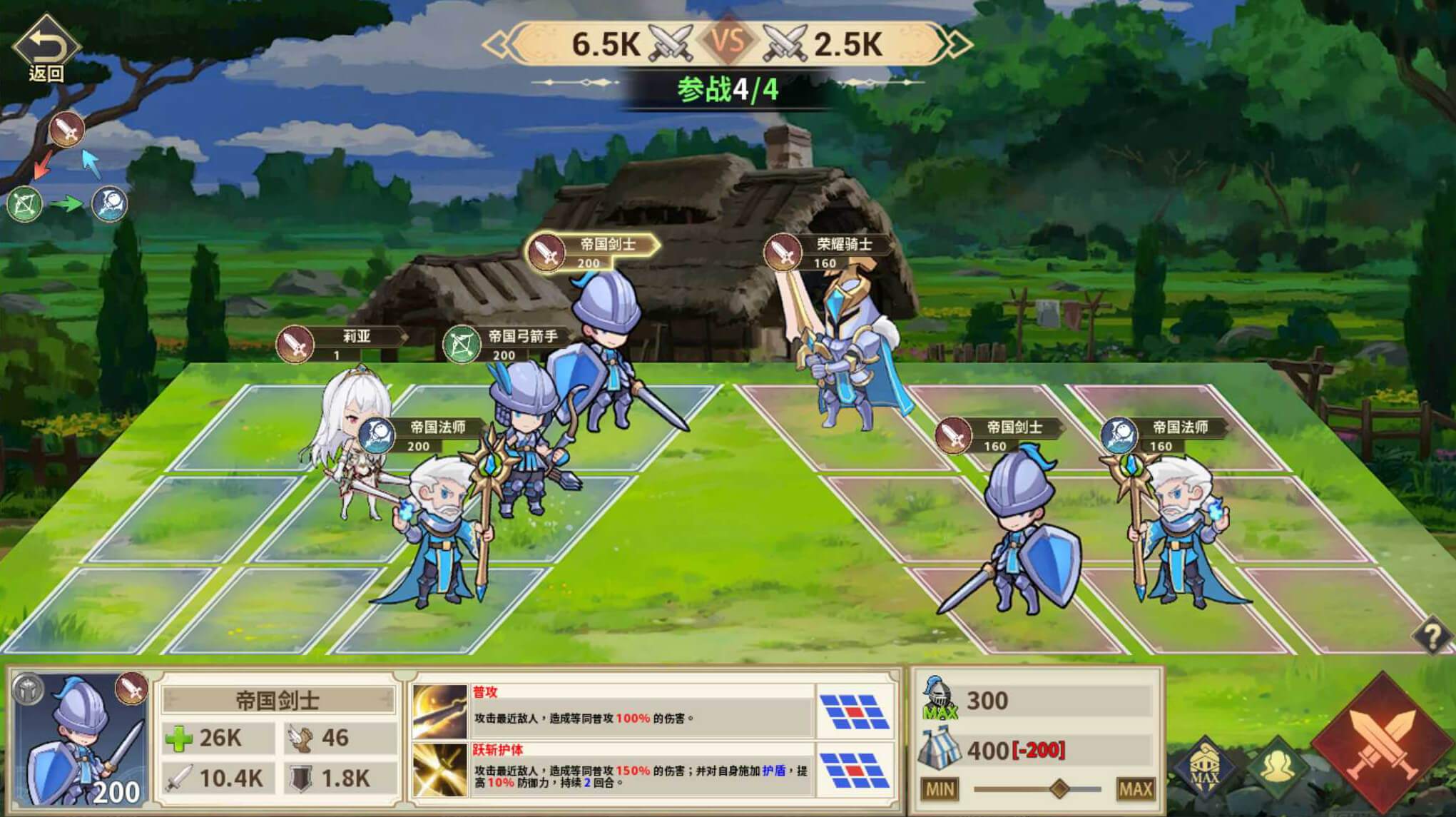Viewport: 1456px width, 817px height.
Task: Select the 莉亚 hero unit label
Action: [342, 343]
